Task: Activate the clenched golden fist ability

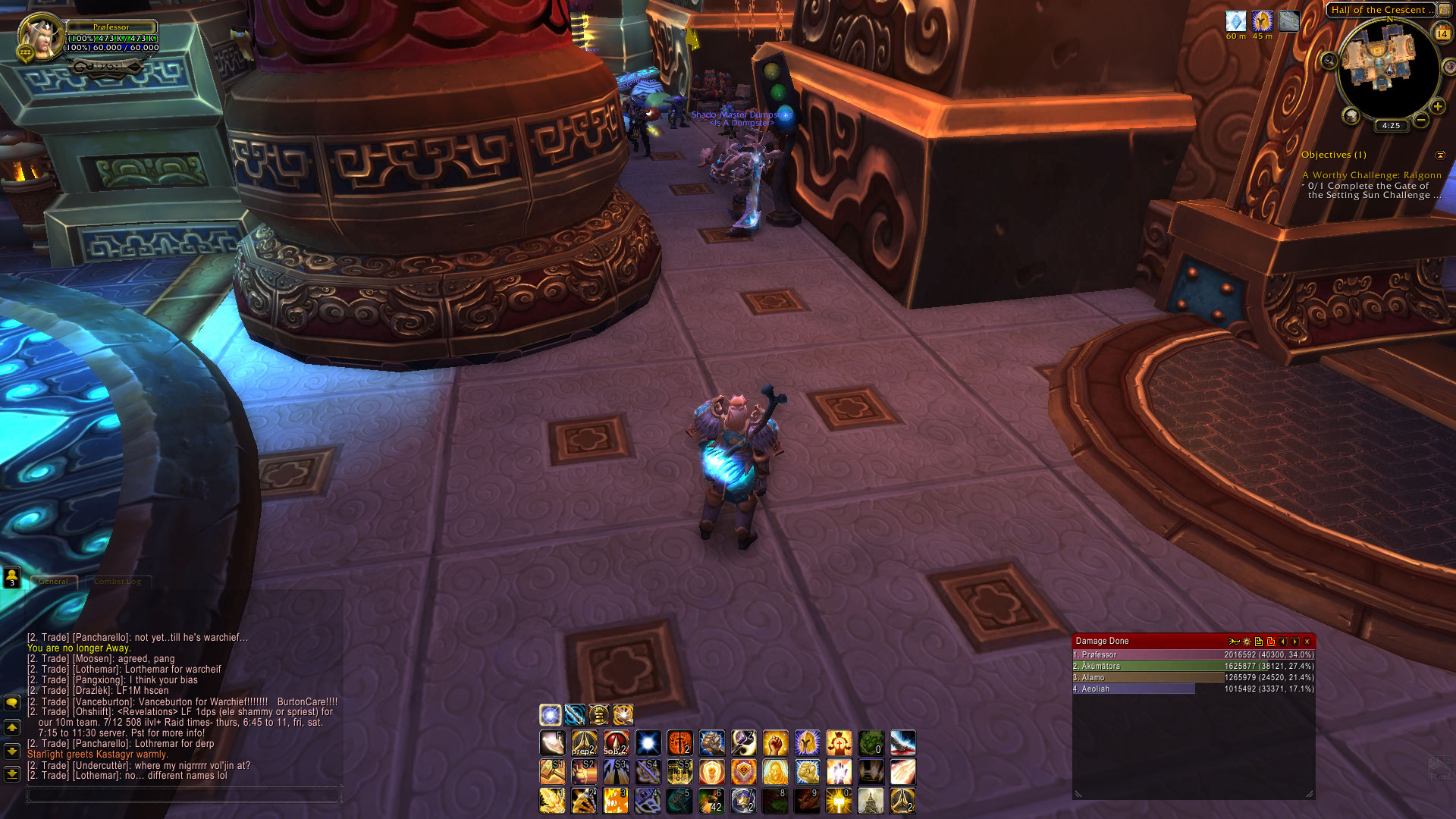Action: pyautogui.click(x=775, y=743)
